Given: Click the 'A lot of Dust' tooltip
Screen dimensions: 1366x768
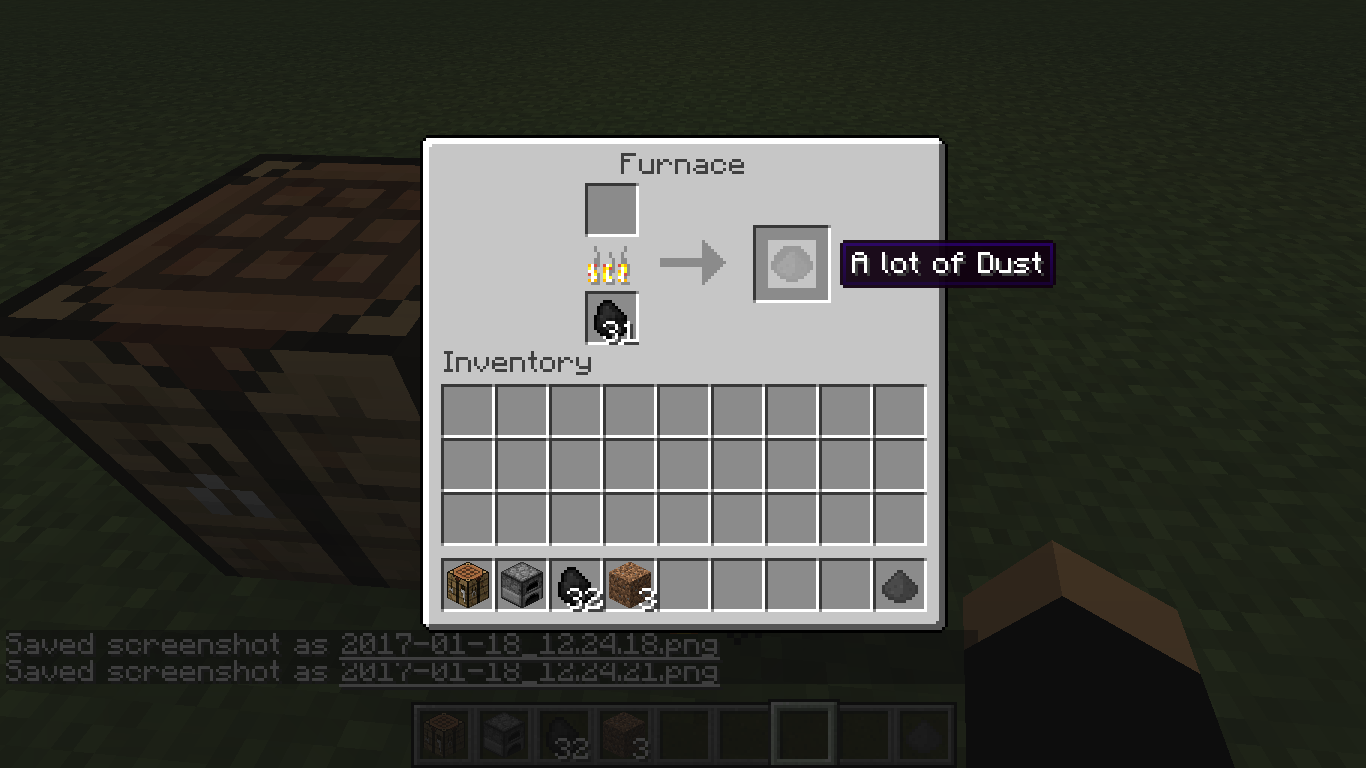Looking at the screenshot, I should (x=946, y=264).
